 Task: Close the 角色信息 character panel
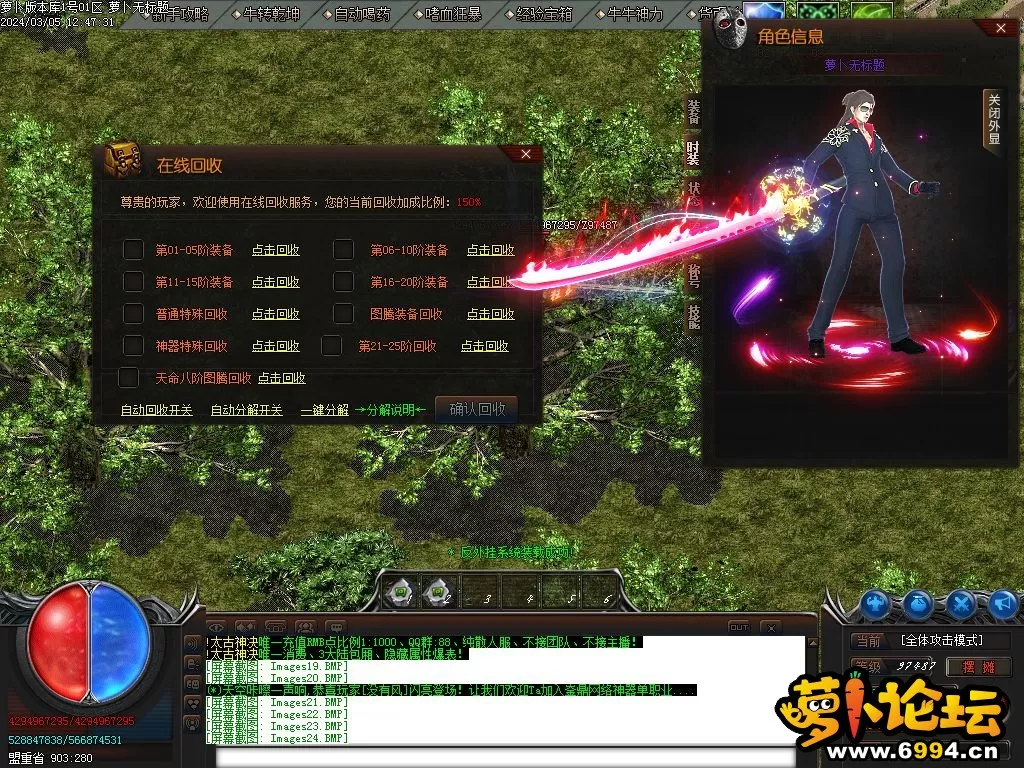[1003, 29]
